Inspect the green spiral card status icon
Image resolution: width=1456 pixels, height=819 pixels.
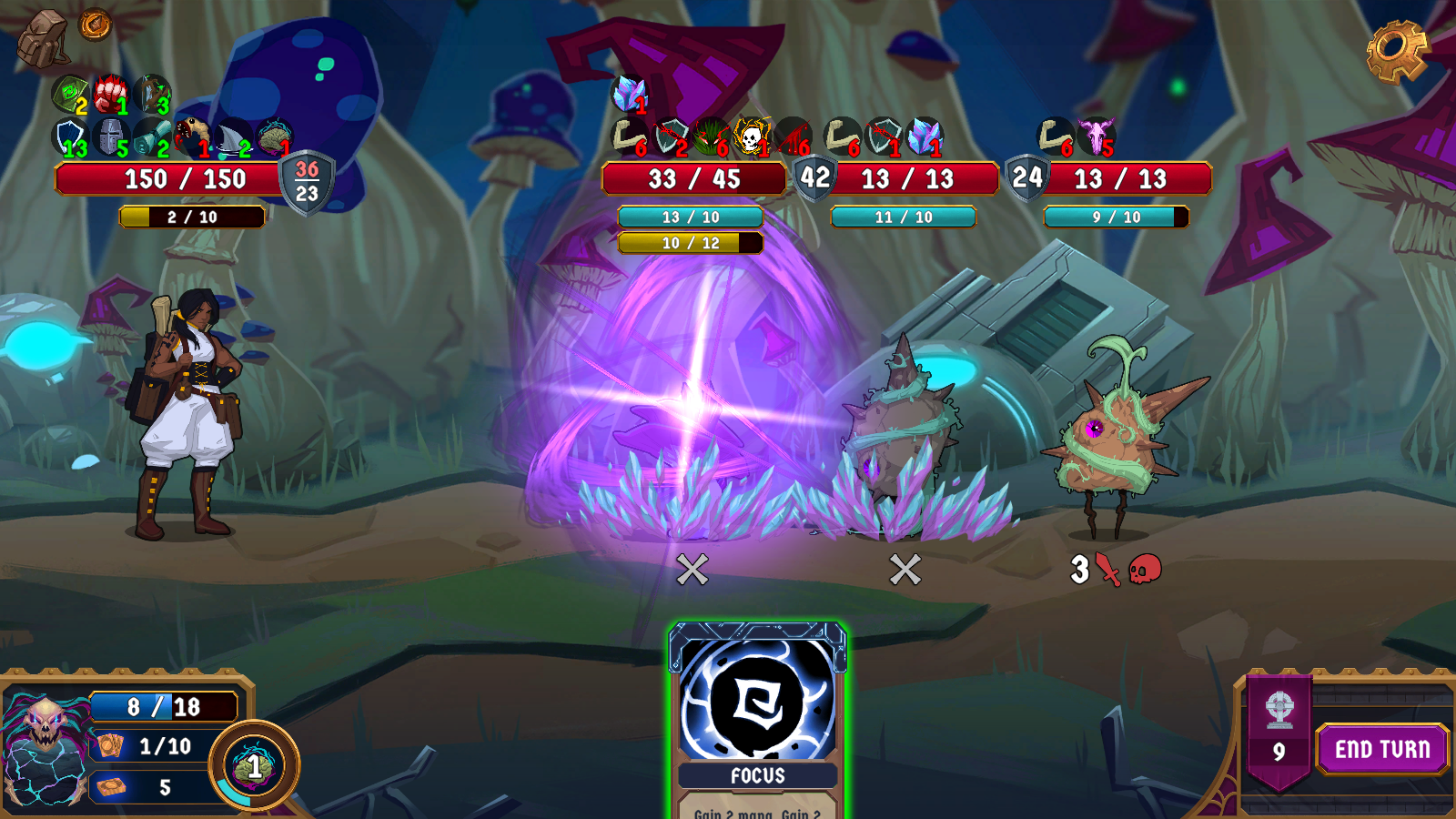click(x=69, y=94)
